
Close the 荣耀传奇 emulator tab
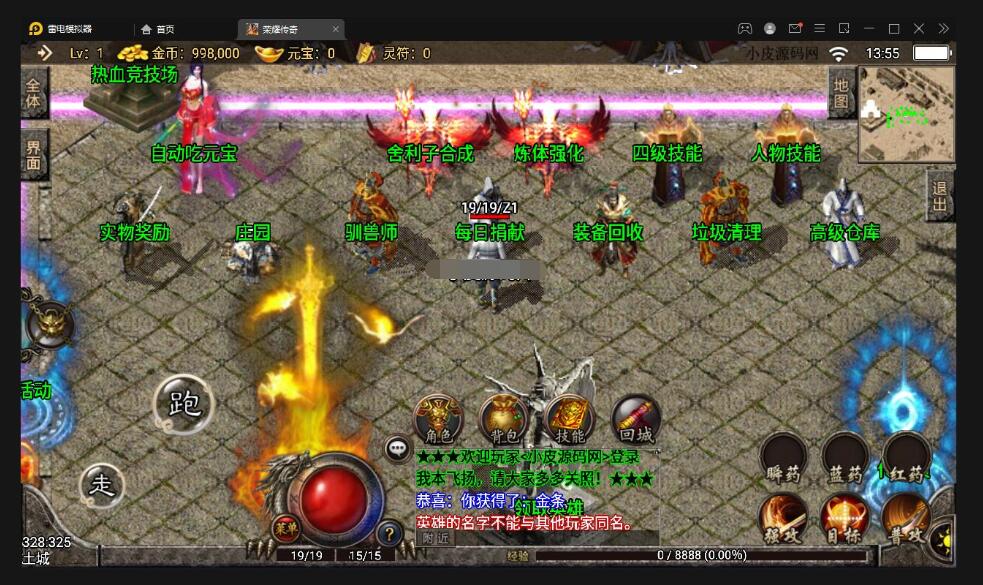pyautogui.click(x=335, y=28)
